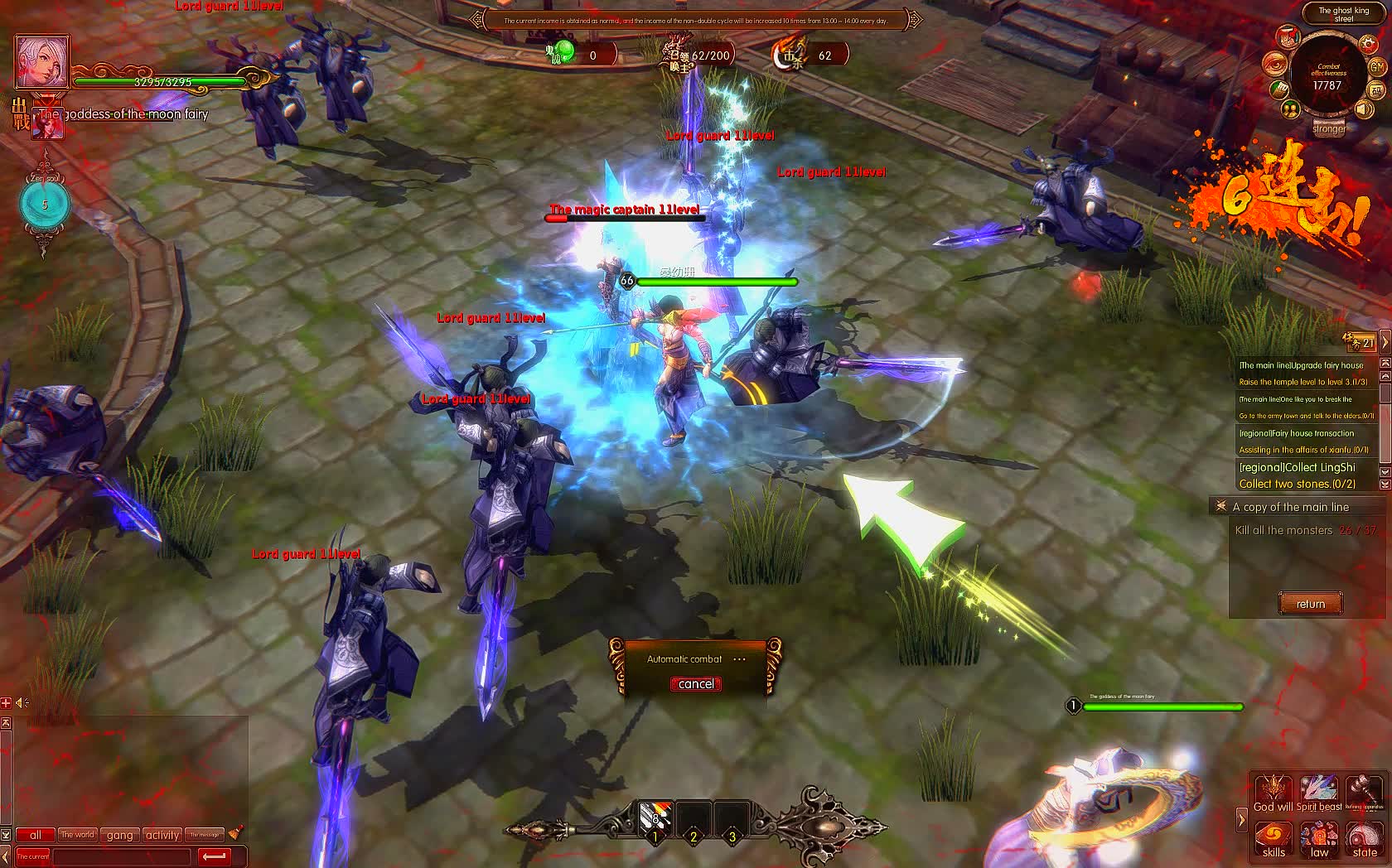Open the state menu
This screenshot has height=868, width=1392.
[1365, 838]
